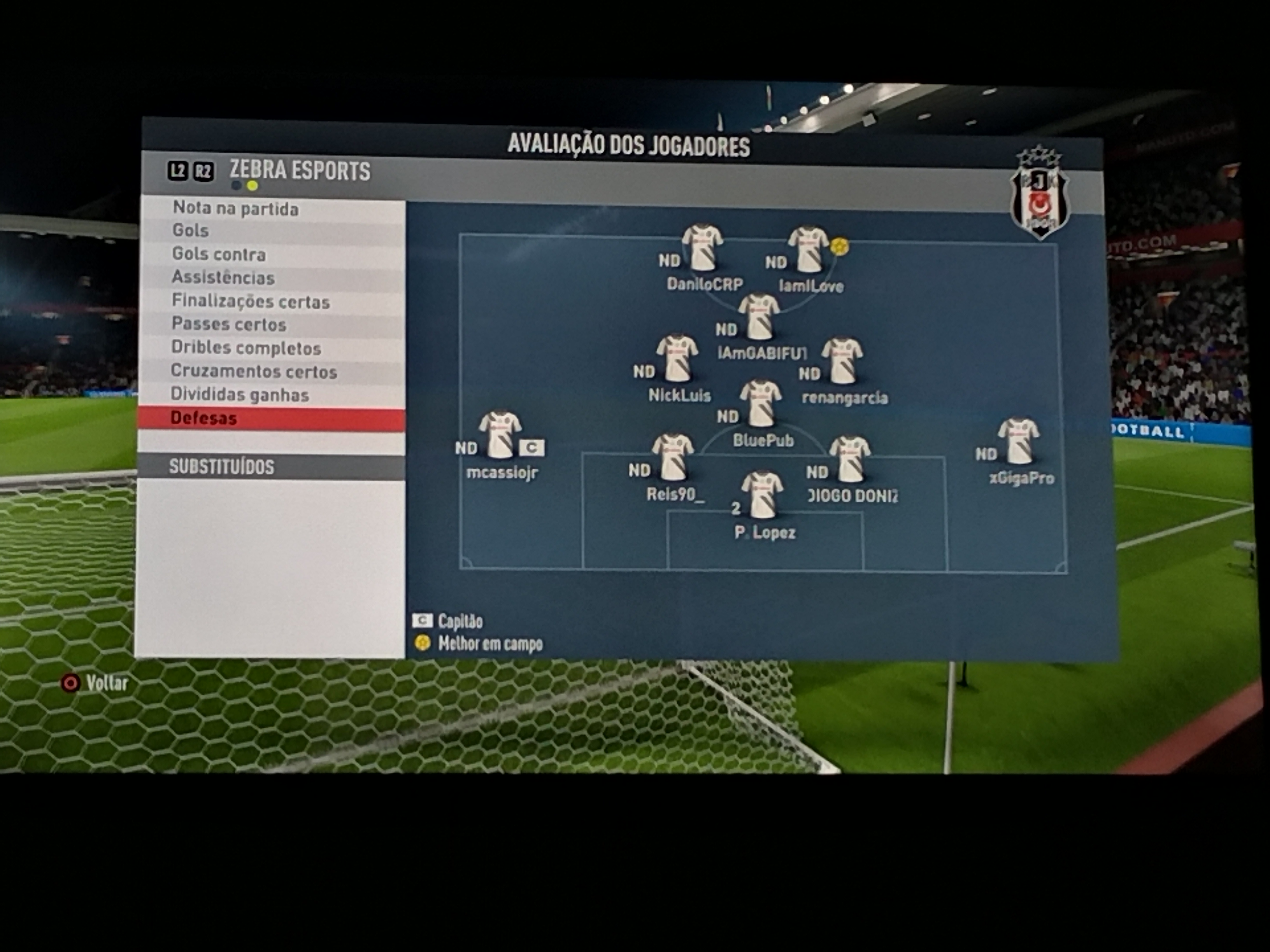Click the highlighted Defesas entry
The height and width of the screenshot is (952, 1270).
204,418
